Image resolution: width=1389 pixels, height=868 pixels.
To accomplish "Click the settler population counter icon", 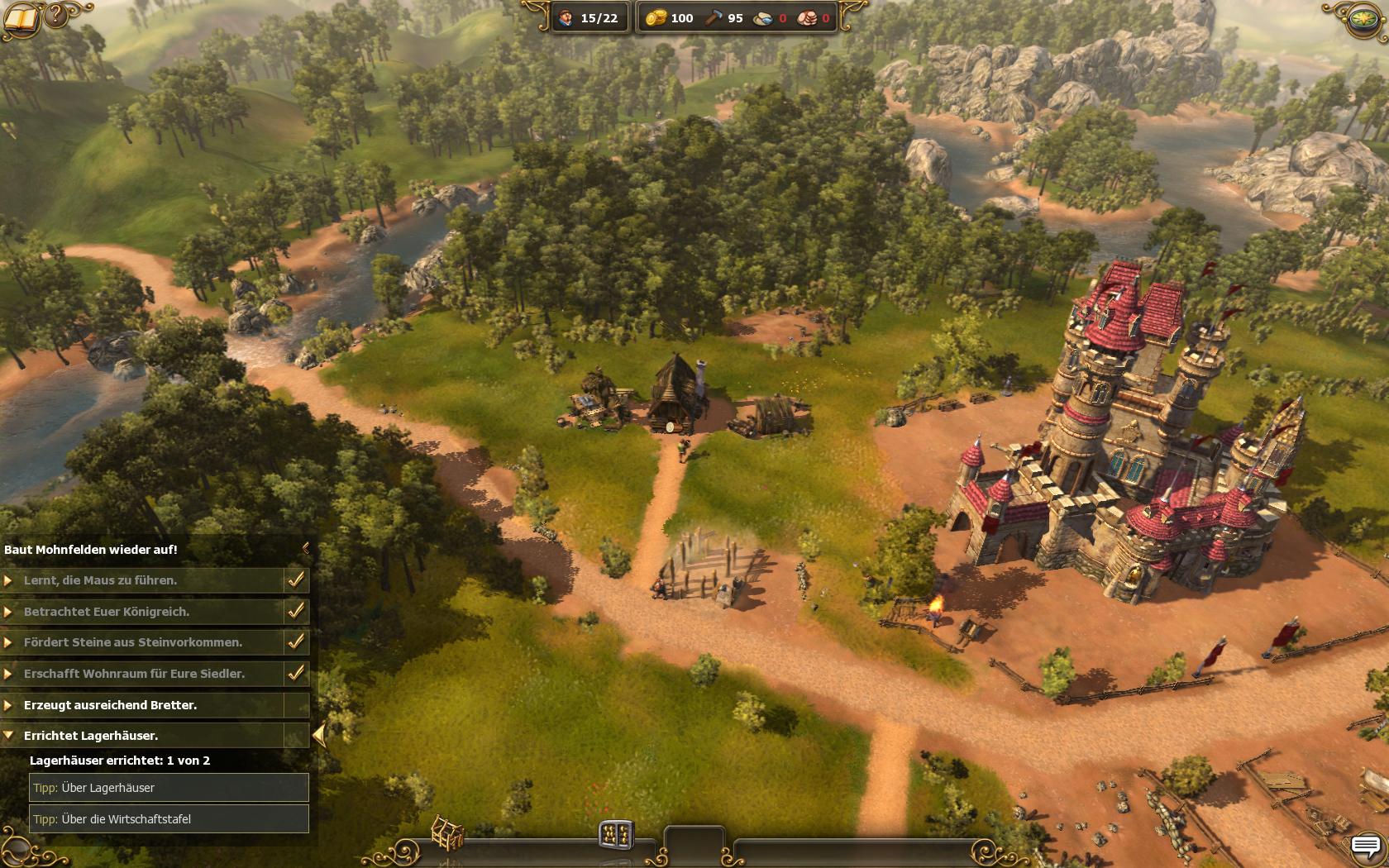I will point(566,17).
